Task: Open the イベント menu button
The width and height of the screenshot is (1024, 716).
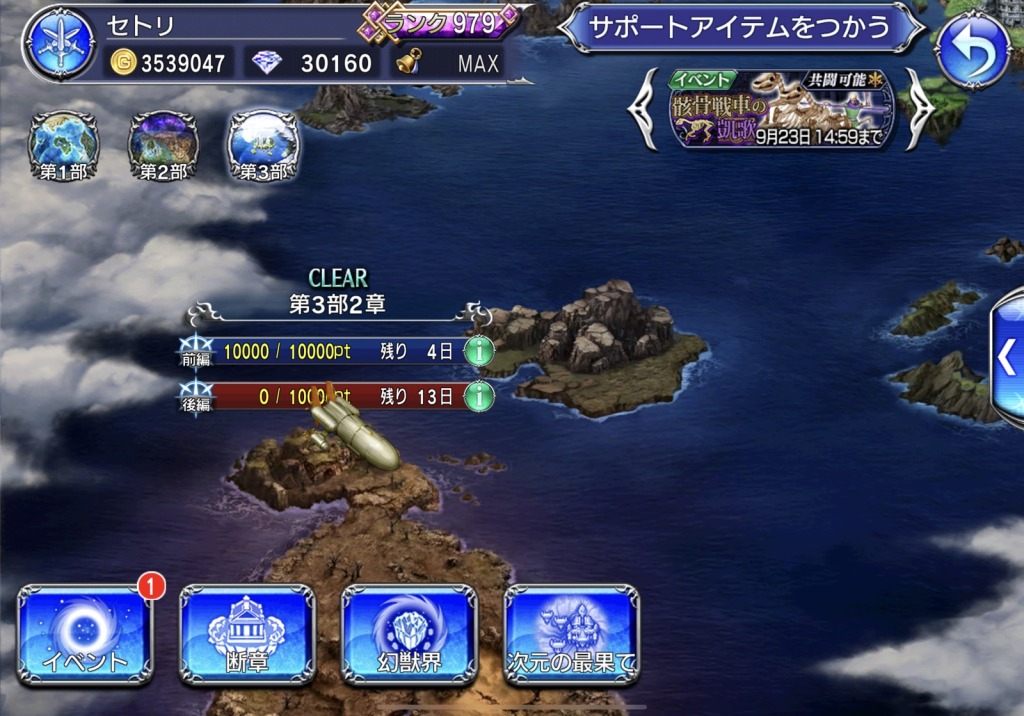Action: coord(84,635)
